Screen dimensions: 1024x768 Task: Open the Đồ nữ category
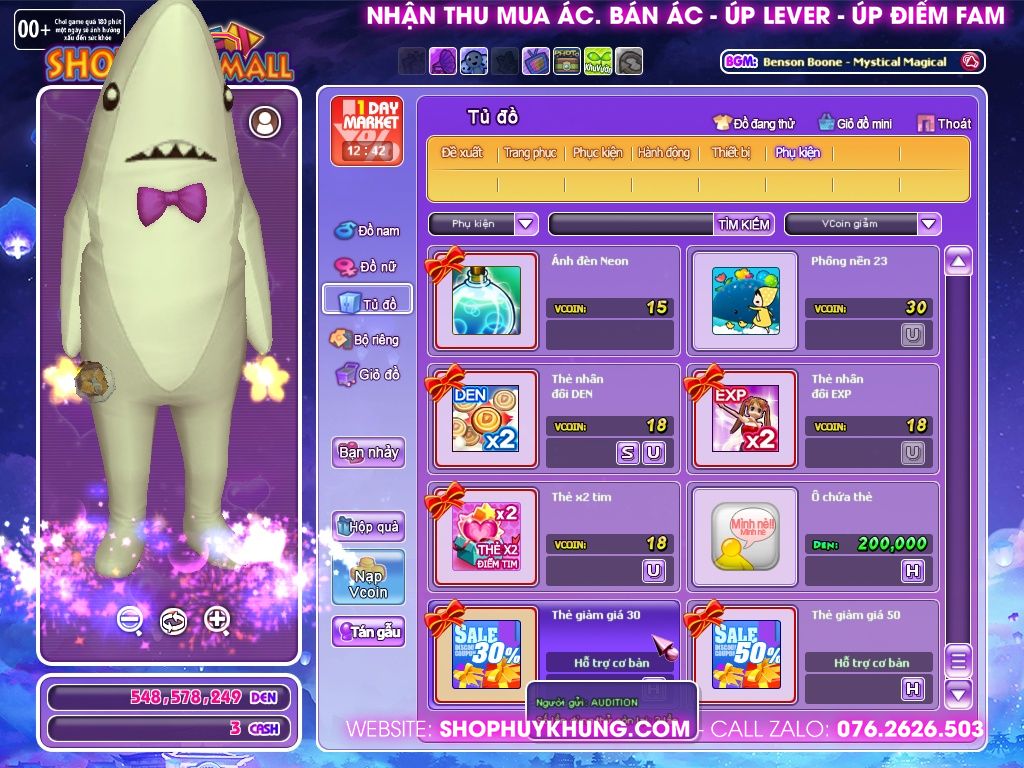tap(367, 267)
